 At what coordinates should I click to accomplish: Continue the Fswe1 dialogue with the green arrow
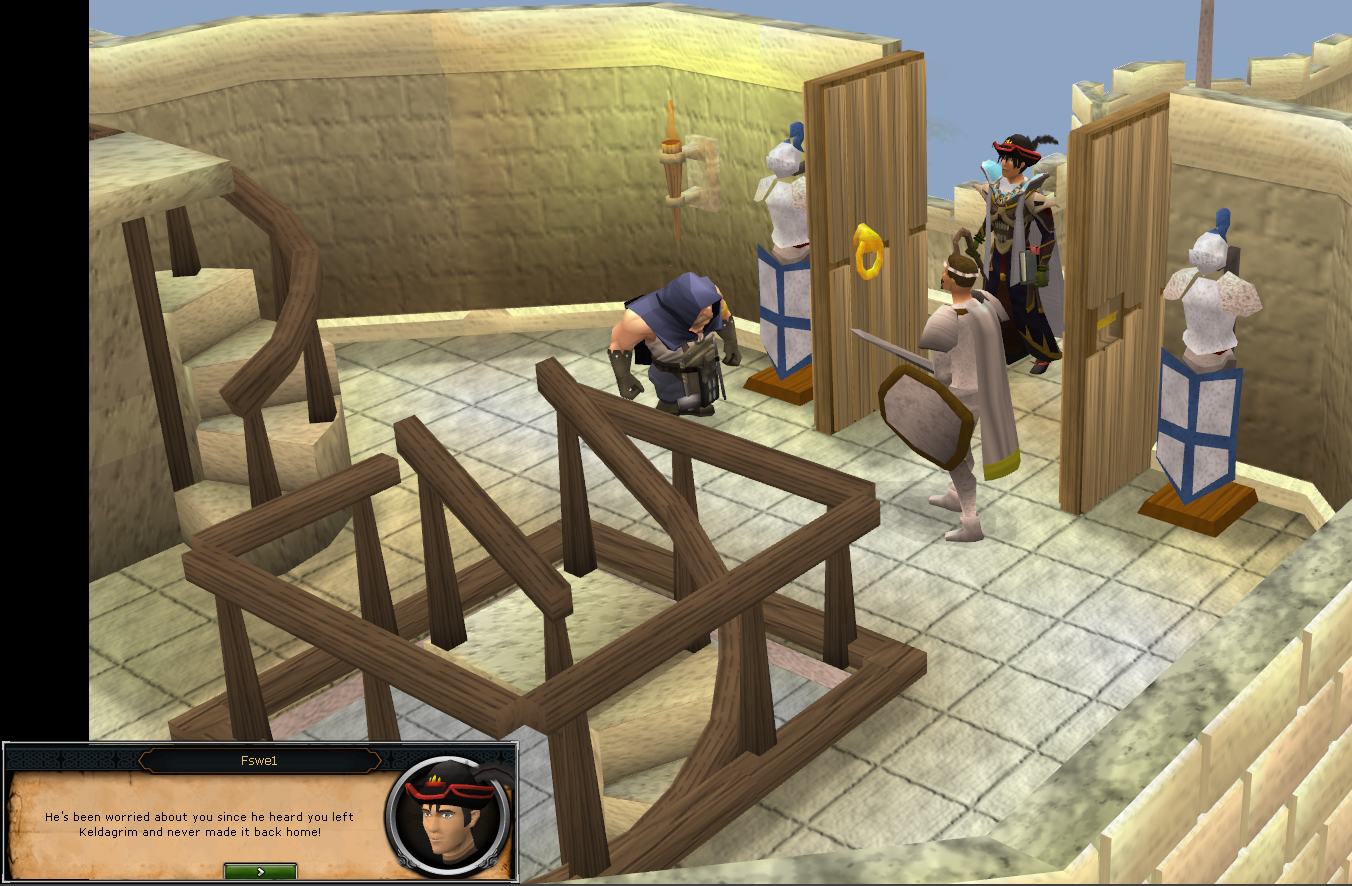pos(260,871)
